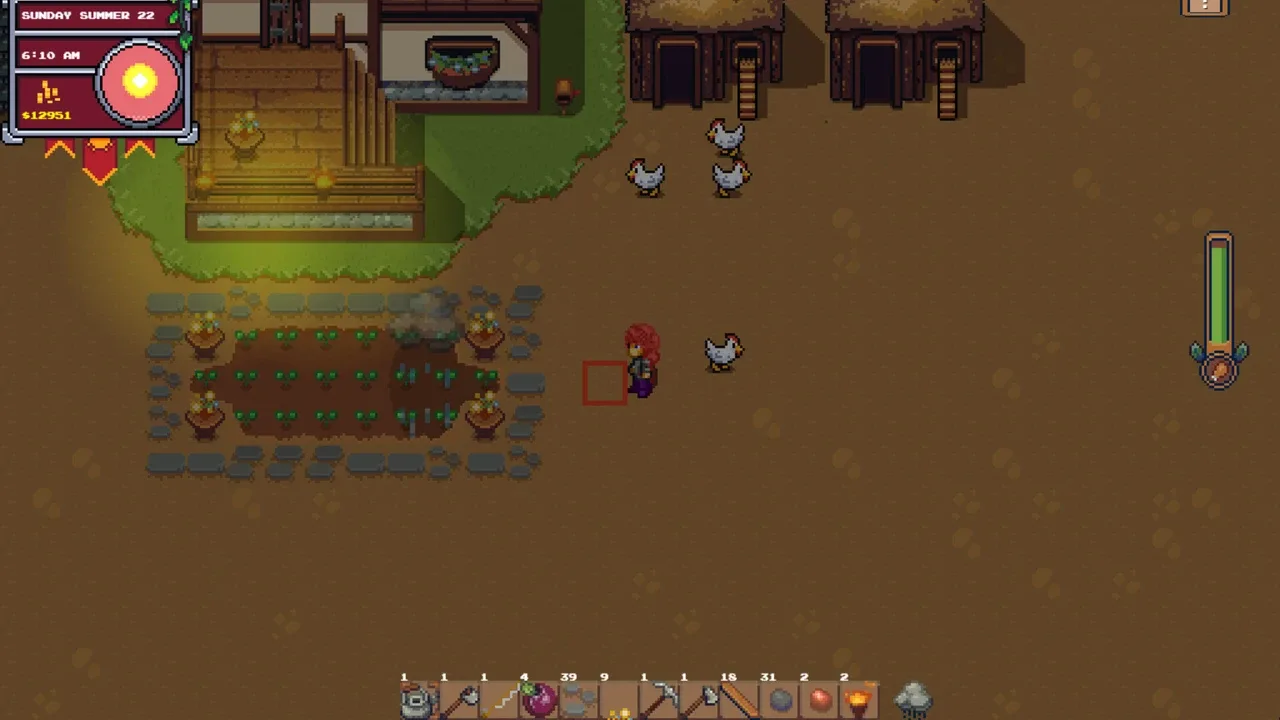Equip the shovel from the hotbar
This screenshot has height=720, width=1280.
point(459,700)
